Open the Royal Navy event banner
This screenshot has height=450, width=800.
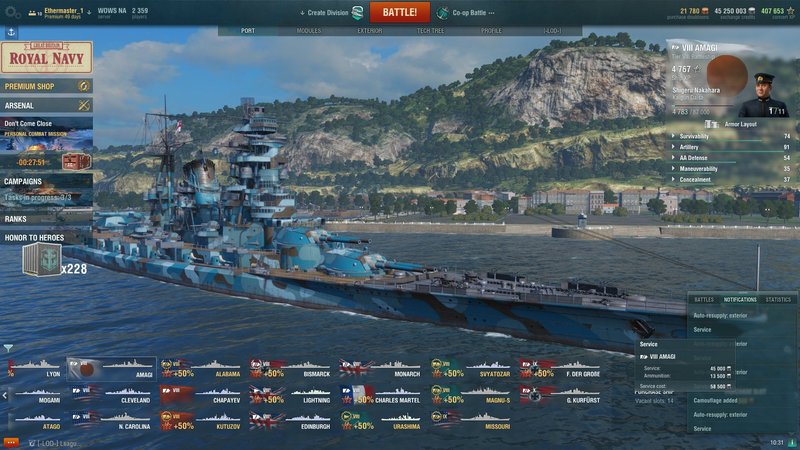tap(46, 57)
